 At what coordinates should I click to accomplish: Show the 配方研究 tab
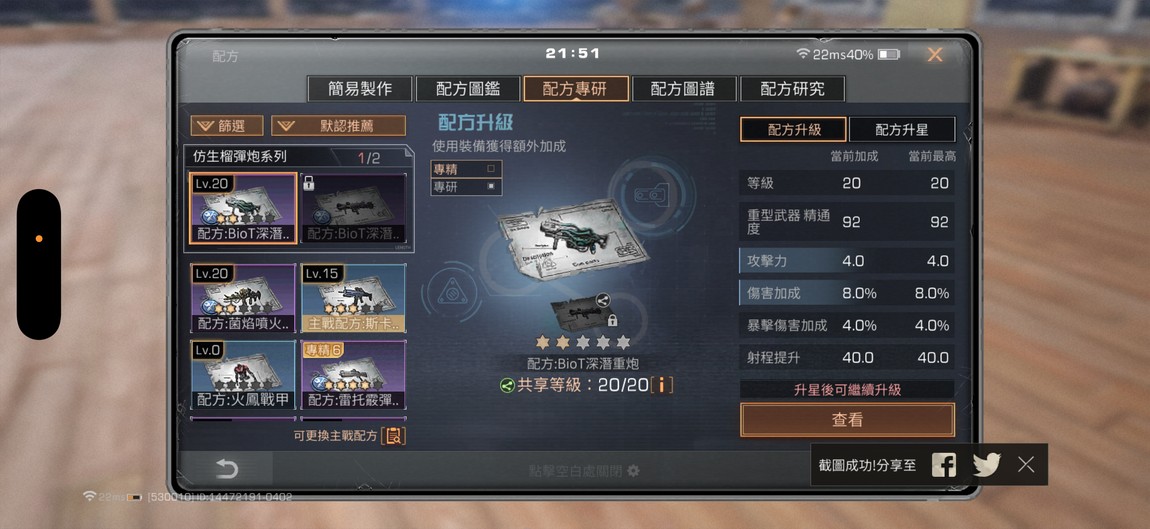tap(792, 89)
